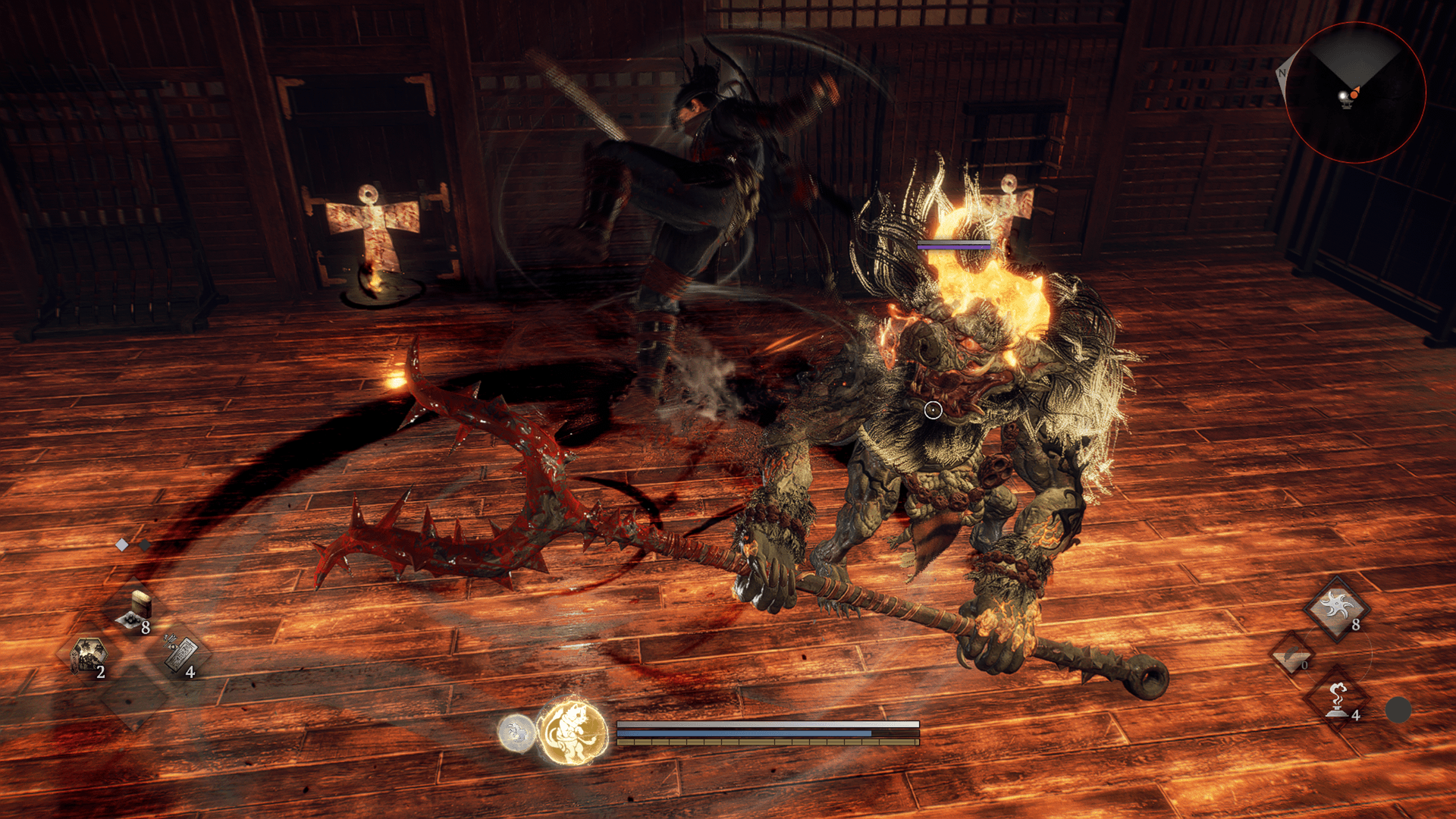Click the golden cat guardian spirit emblem
The image size is (1456, 819).
coord(574,733)
